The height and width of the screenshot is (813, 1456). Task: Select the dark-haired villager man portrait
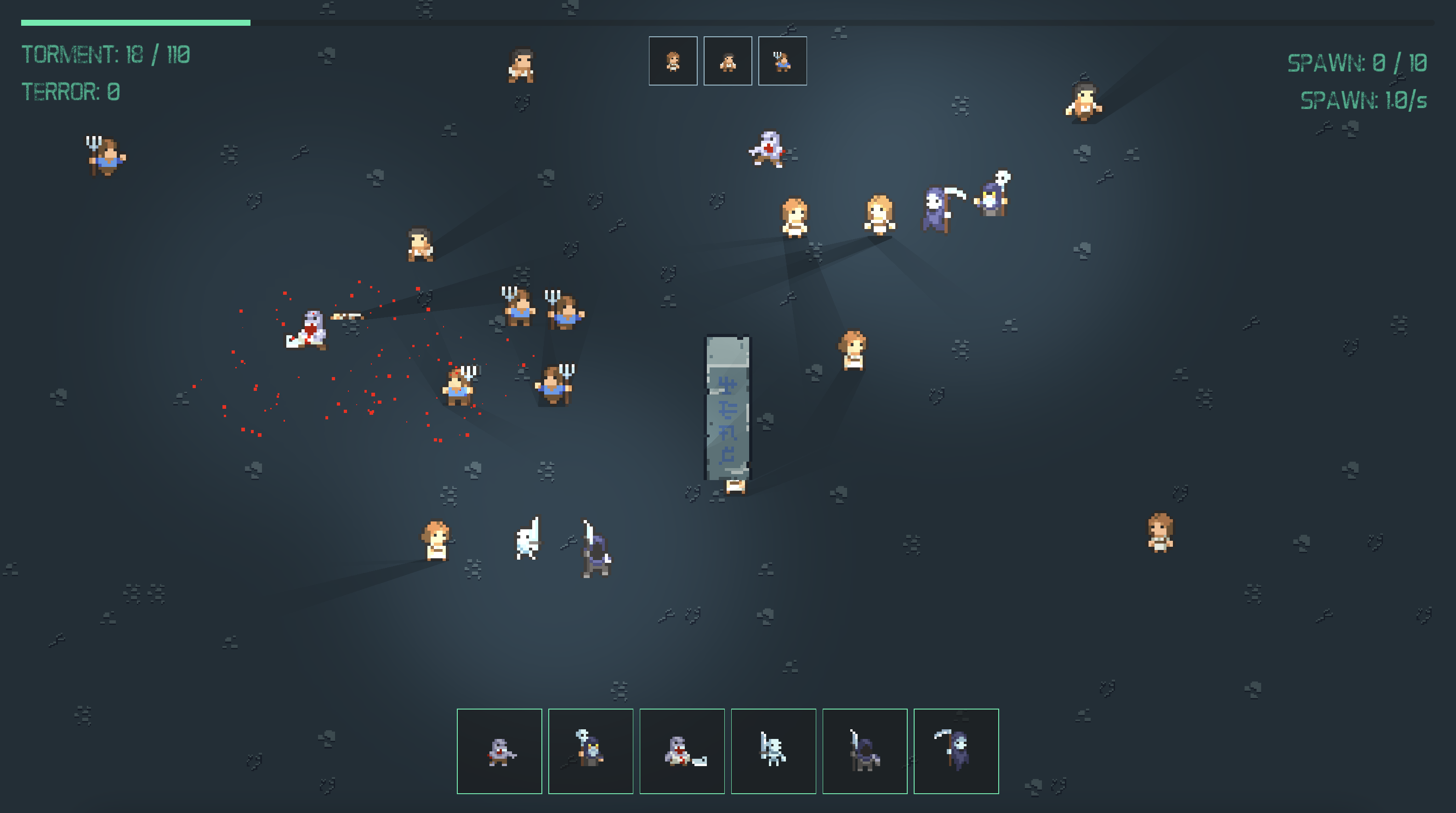click(728, 61)
